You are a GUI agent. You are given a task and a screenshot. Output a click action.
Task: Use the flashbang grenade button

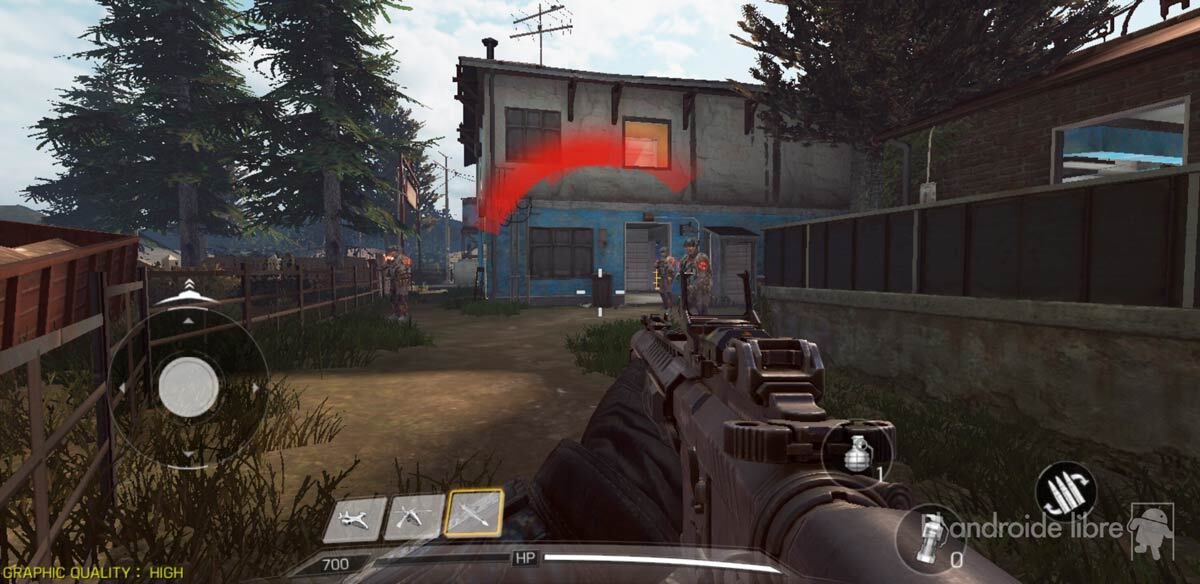pyautogui.click(x=931, y=538)
